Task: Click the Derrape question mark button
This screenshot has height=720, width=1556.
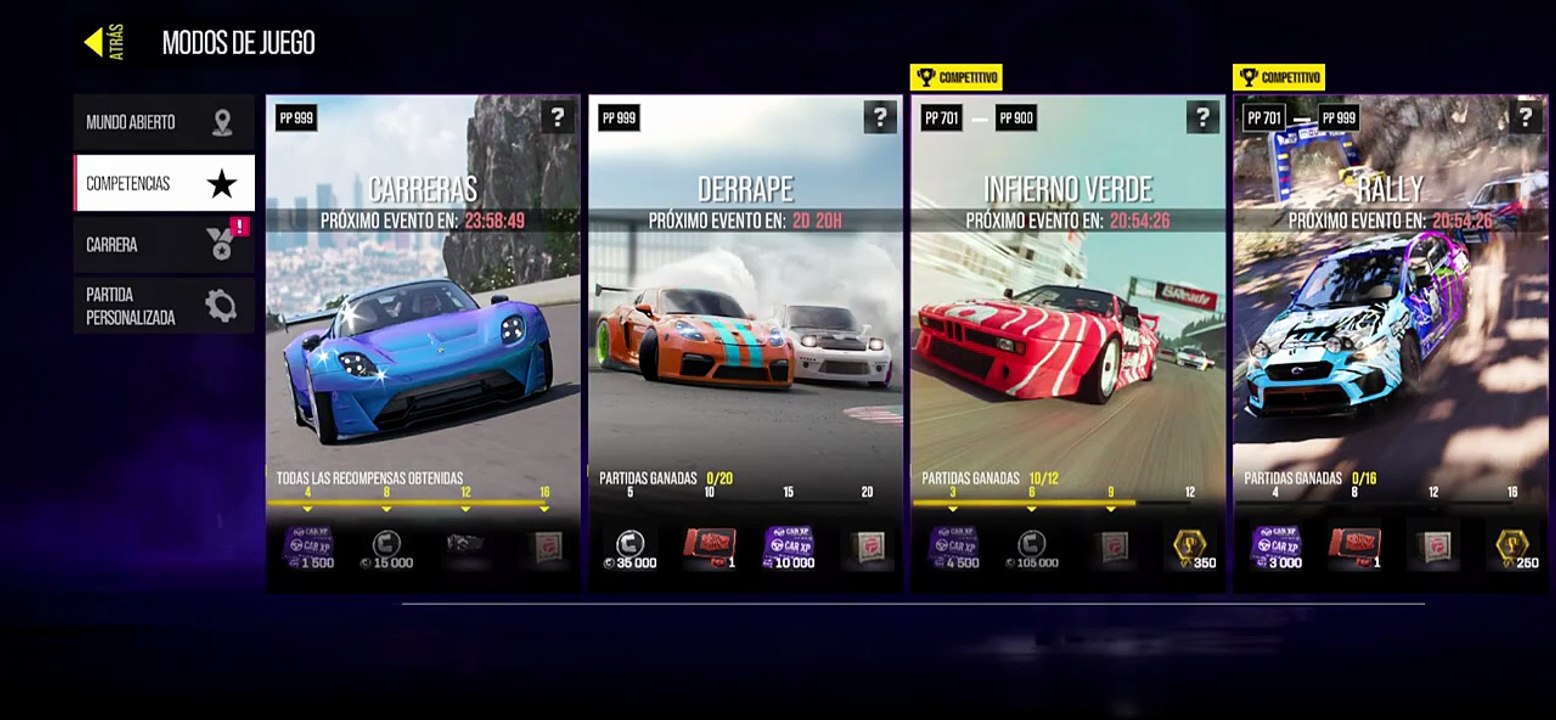Action: click(880, 118)
